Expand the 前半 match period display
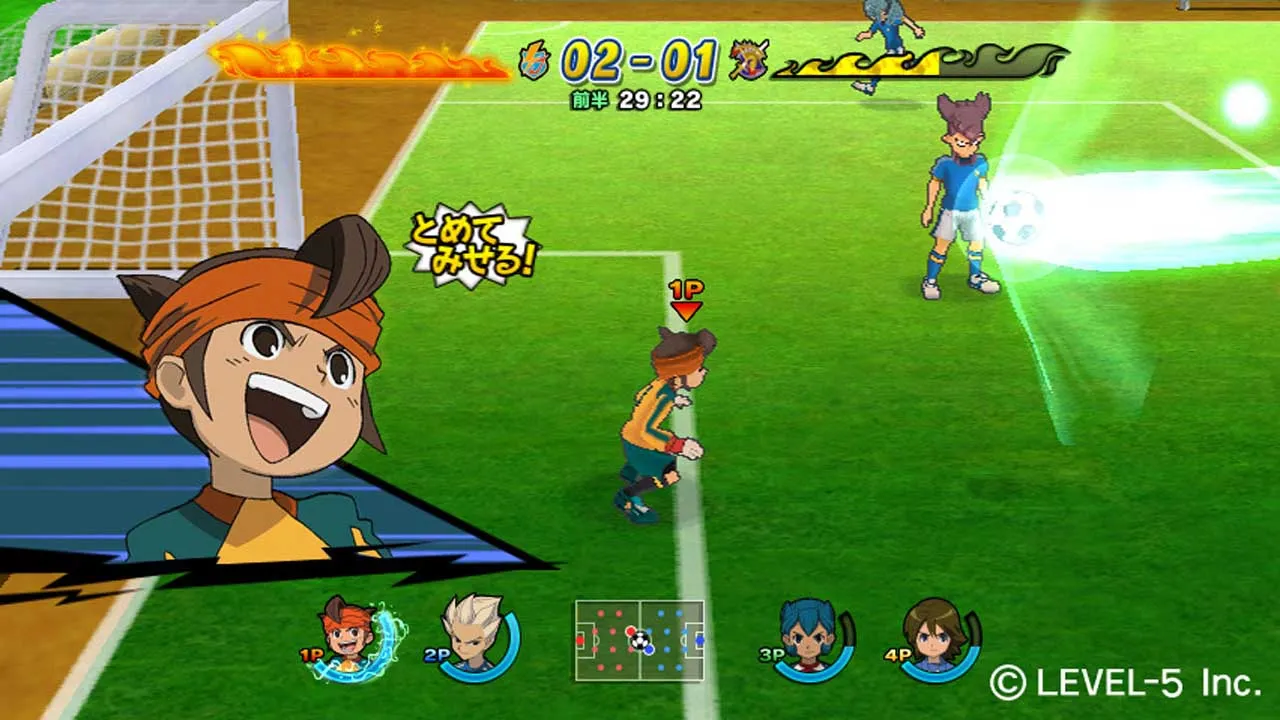1280x720 pixels. coord(588,98)
